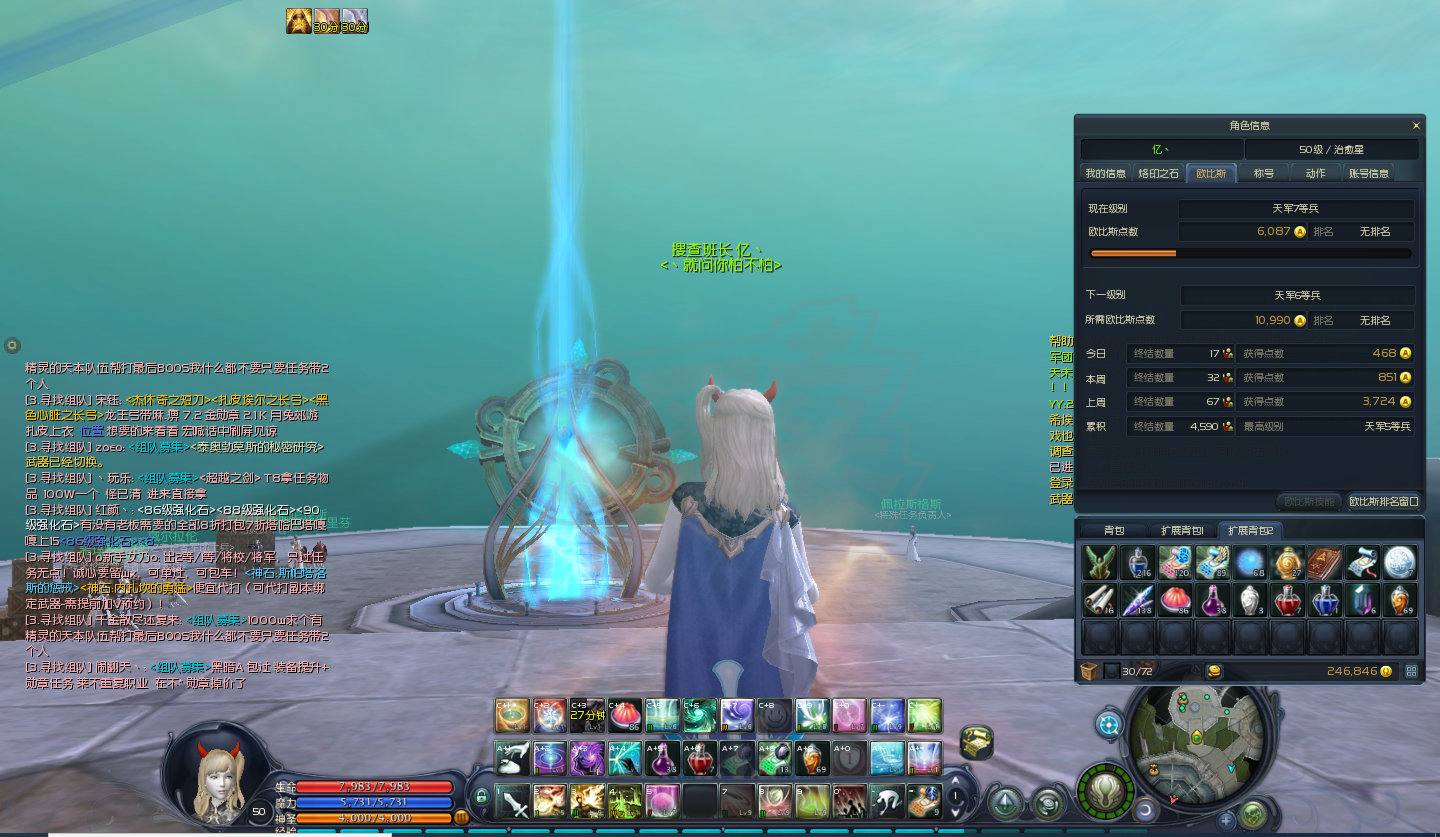
Task: Open the 扩展背包1 bag tab
Action: click(1182, 530)
